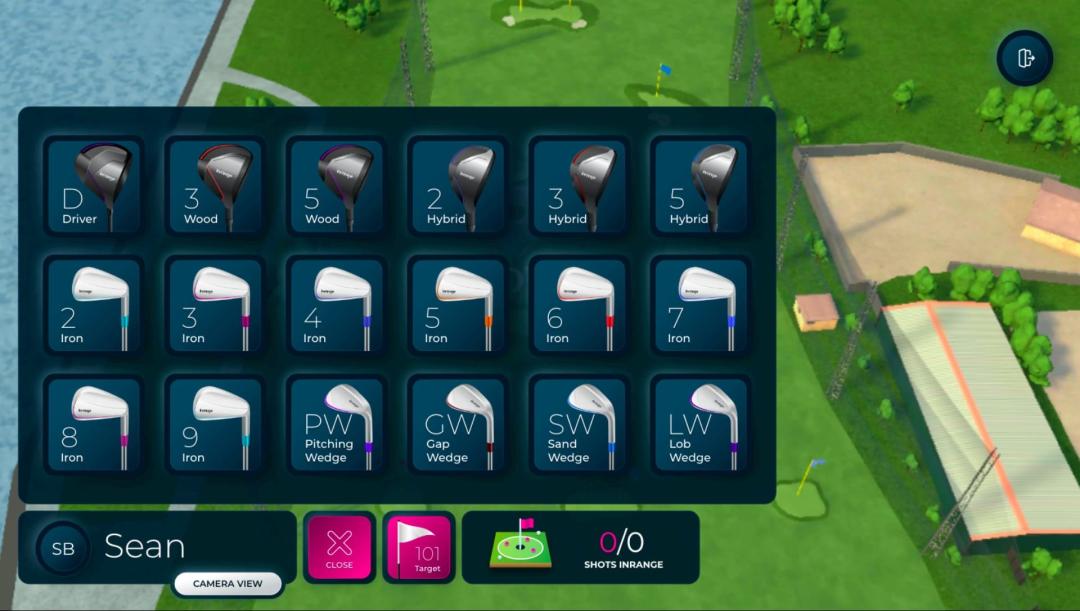Screen dimensions: 1080x611
Task: Select the 7 Iron club
Action: click(700, 306)
